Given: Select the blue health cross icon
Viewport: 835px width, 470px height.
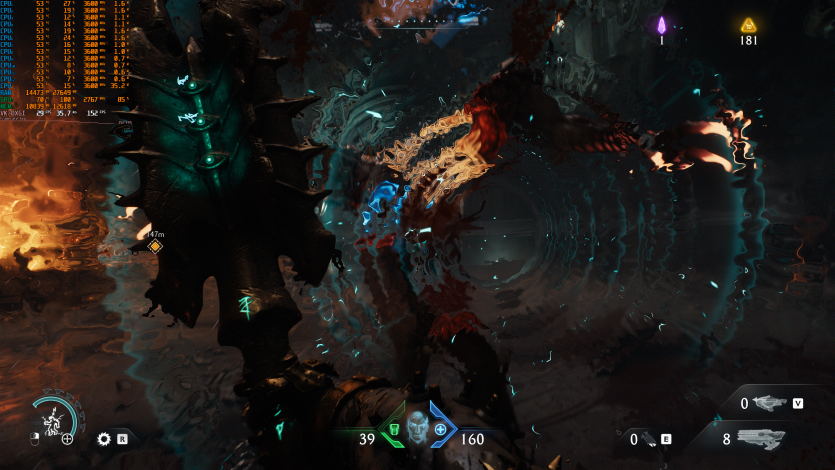Looking at the screenshot, I should click(440, 430).
